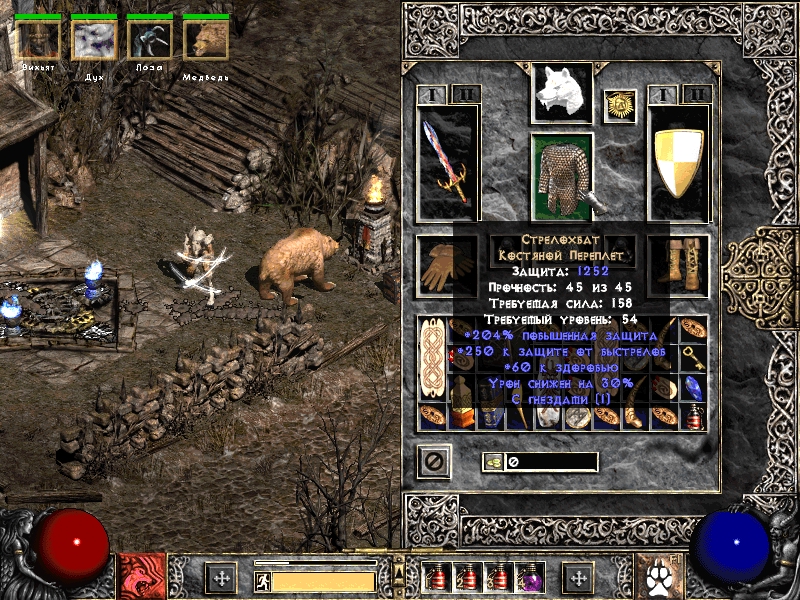Open the gold drop button
800x600 pixels.
[492, 462]
